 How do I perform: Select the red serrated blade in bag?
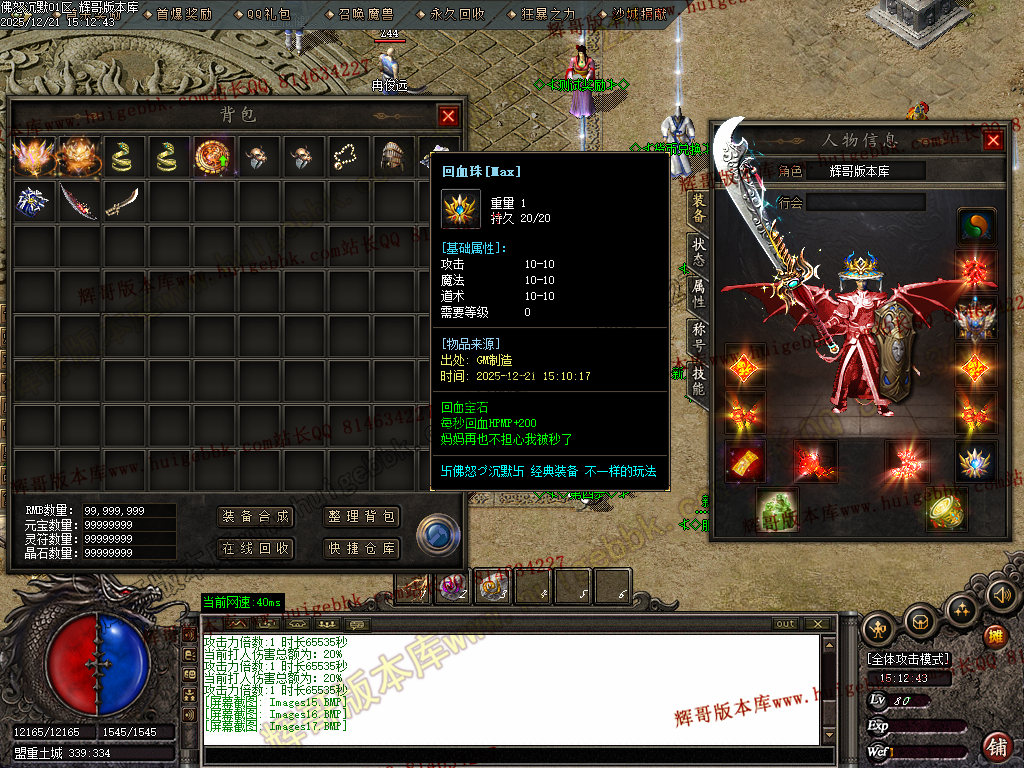coord(77,200)
